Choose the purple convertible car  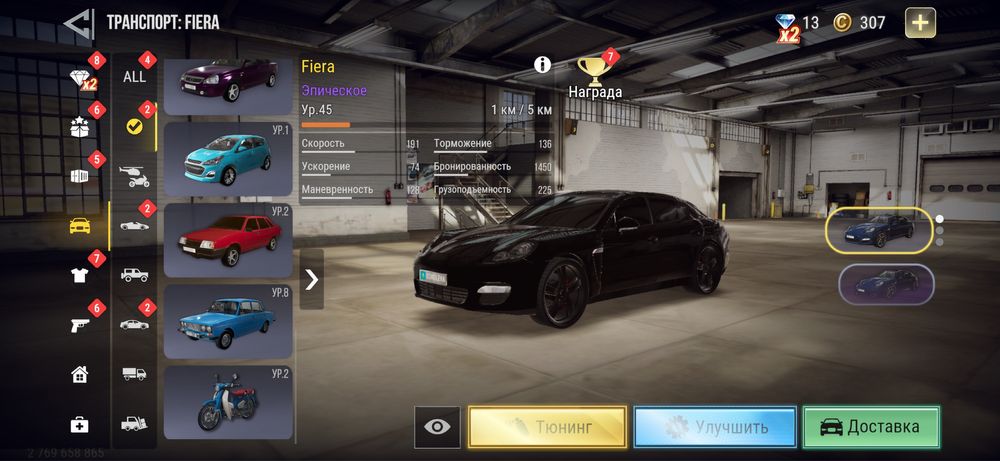(228, 85)
